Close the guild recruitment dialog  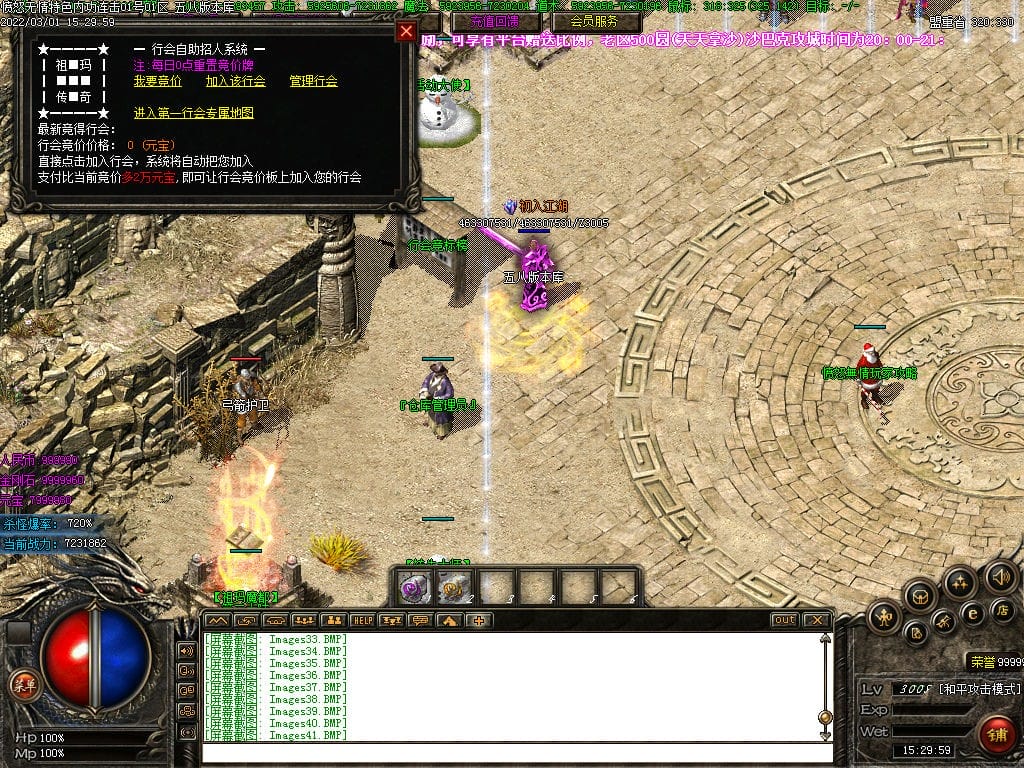(406, 31)
